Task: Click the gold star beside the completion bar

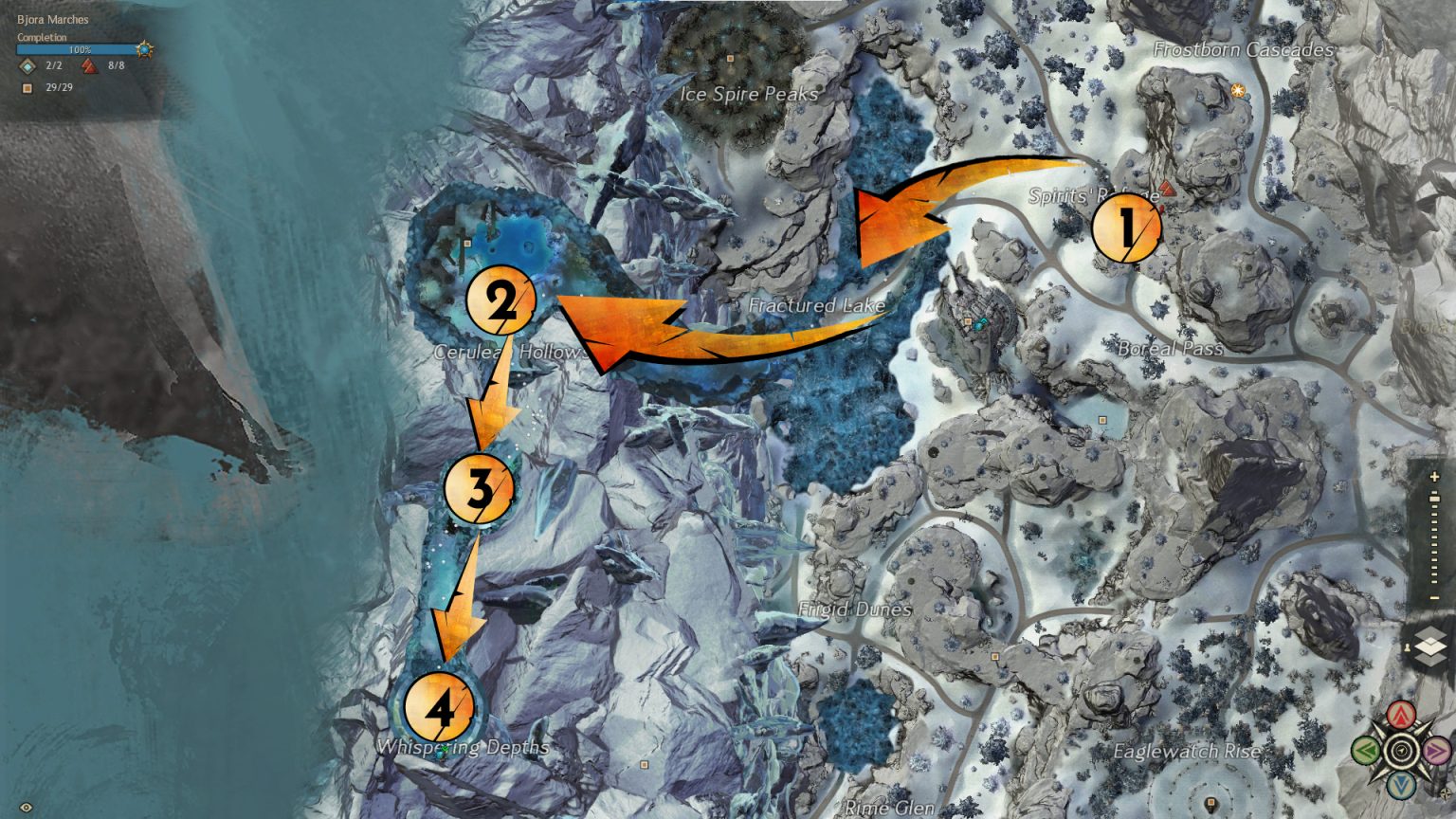Action: click(x=144, y=49)
